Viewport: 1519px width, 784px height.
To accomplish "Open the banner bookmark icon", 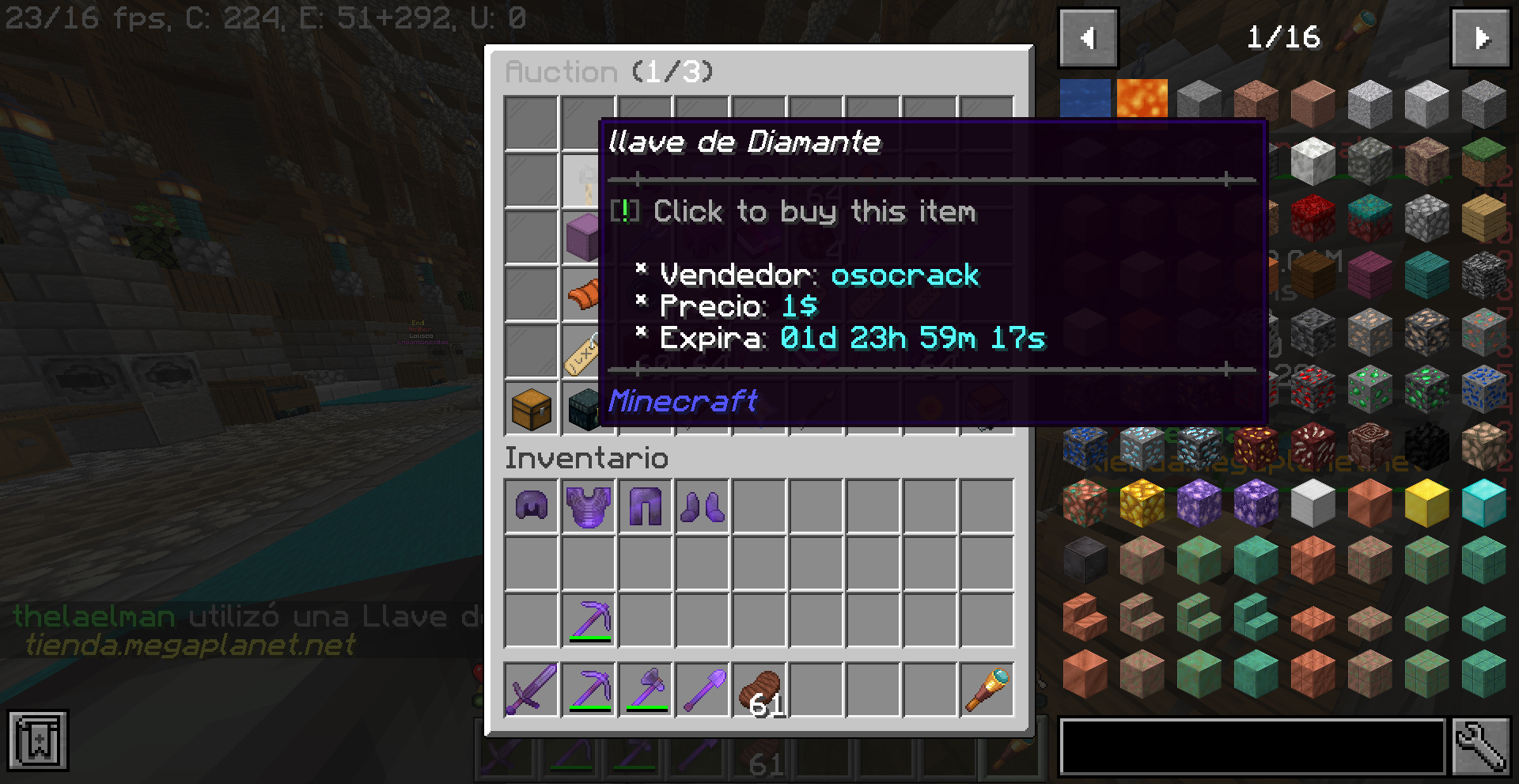I will [38, 740].
